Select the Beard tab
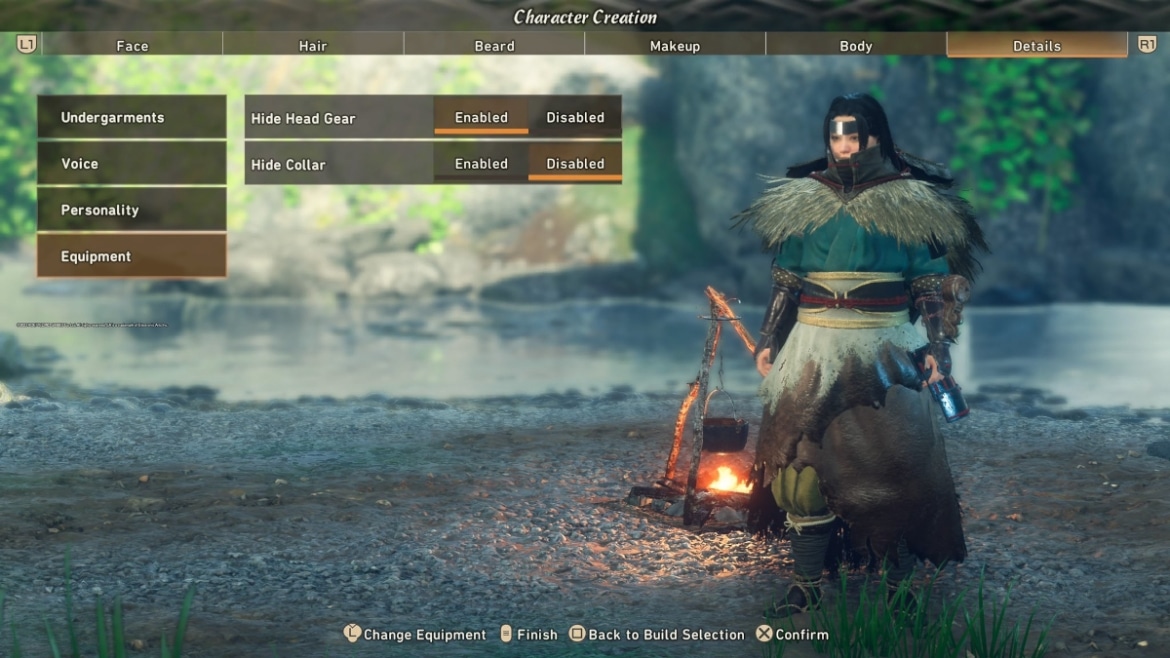 coord(494,45)
